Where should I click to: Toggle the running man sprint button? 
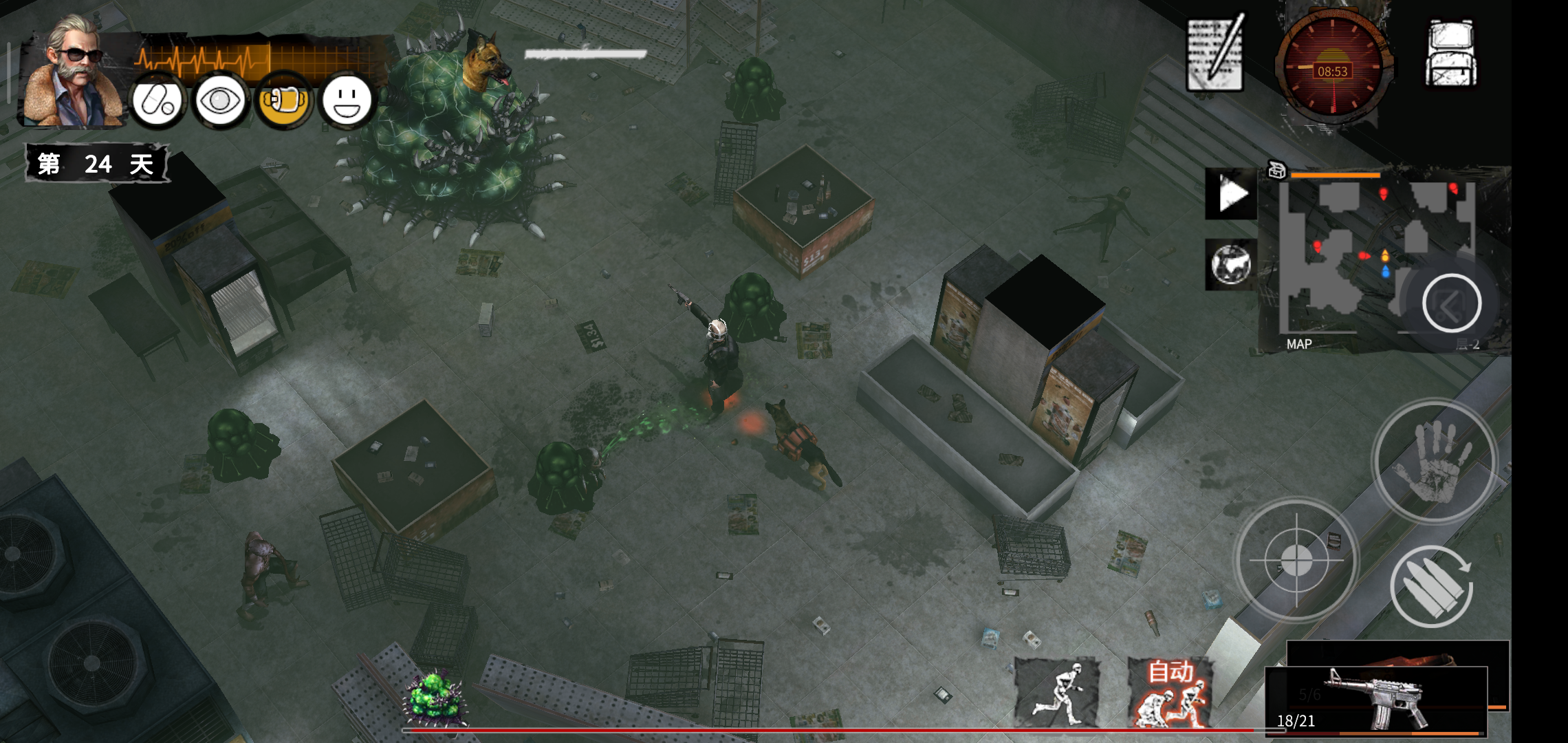coord(1057,692)
